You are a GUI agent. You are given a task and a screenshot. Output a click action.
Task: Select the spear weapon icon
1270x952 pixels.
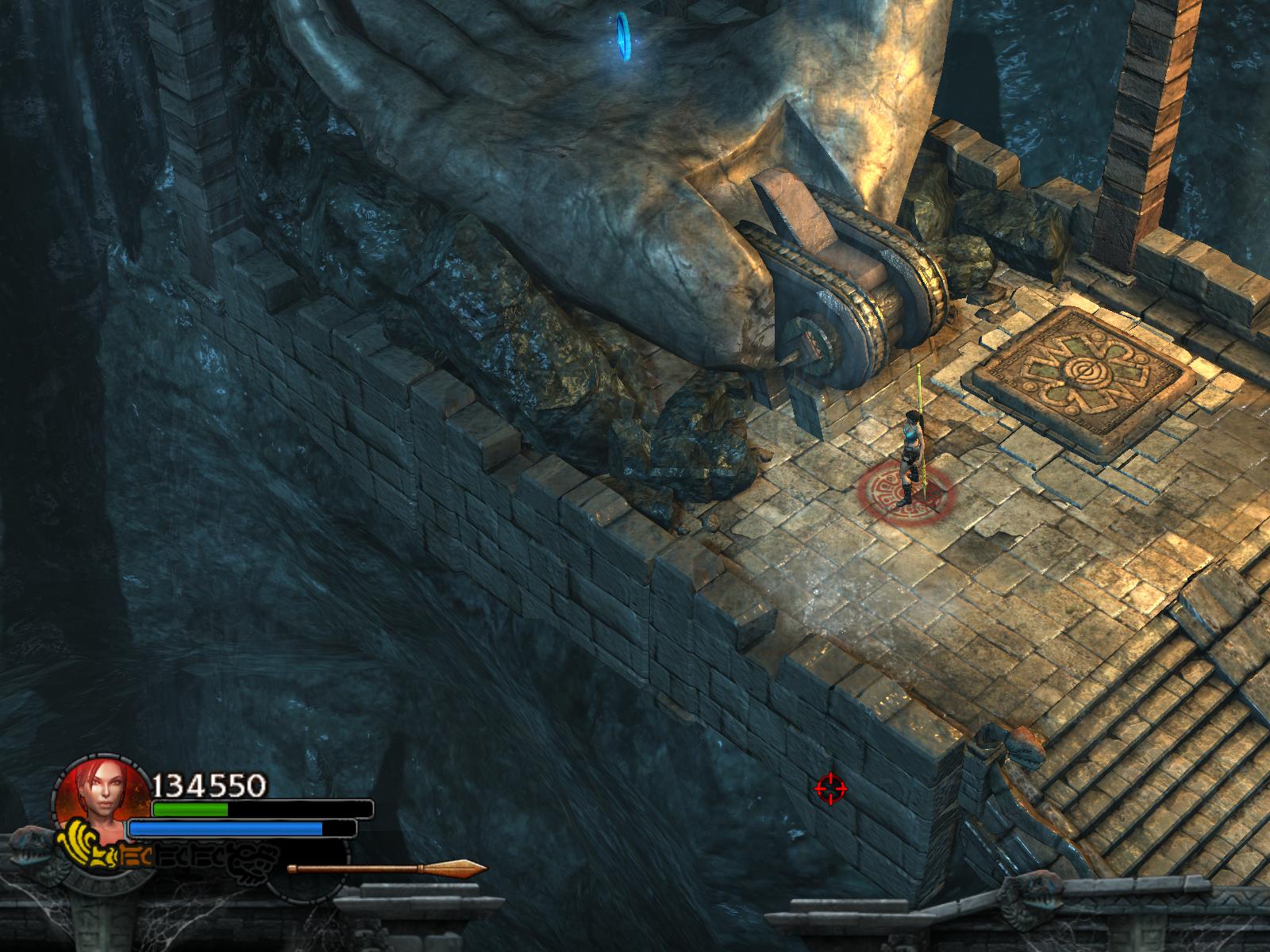click(x=387, y=868)
